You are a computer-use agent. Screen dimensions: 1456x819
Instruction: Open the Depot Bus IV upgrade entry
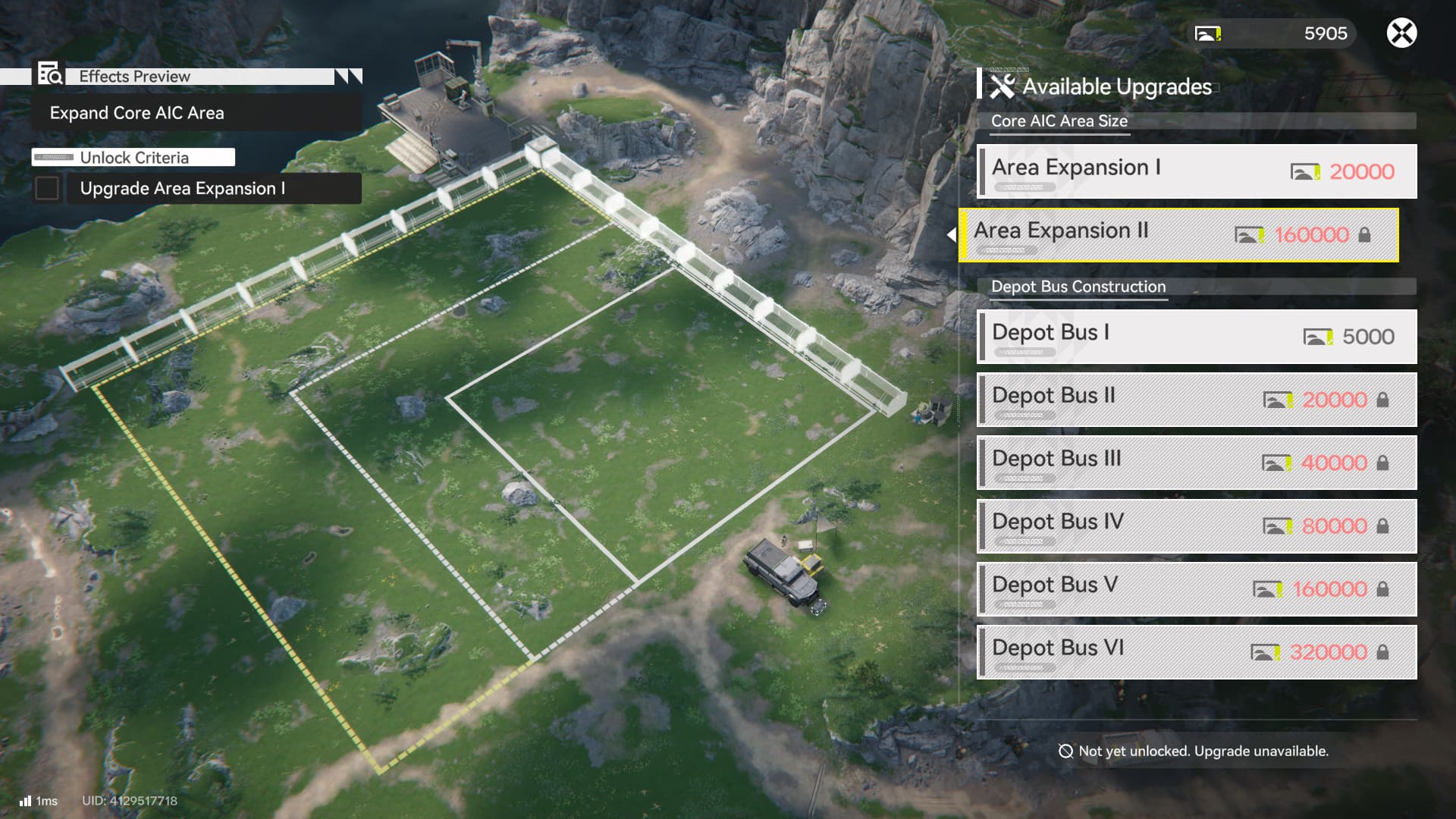pos(1197,526)
